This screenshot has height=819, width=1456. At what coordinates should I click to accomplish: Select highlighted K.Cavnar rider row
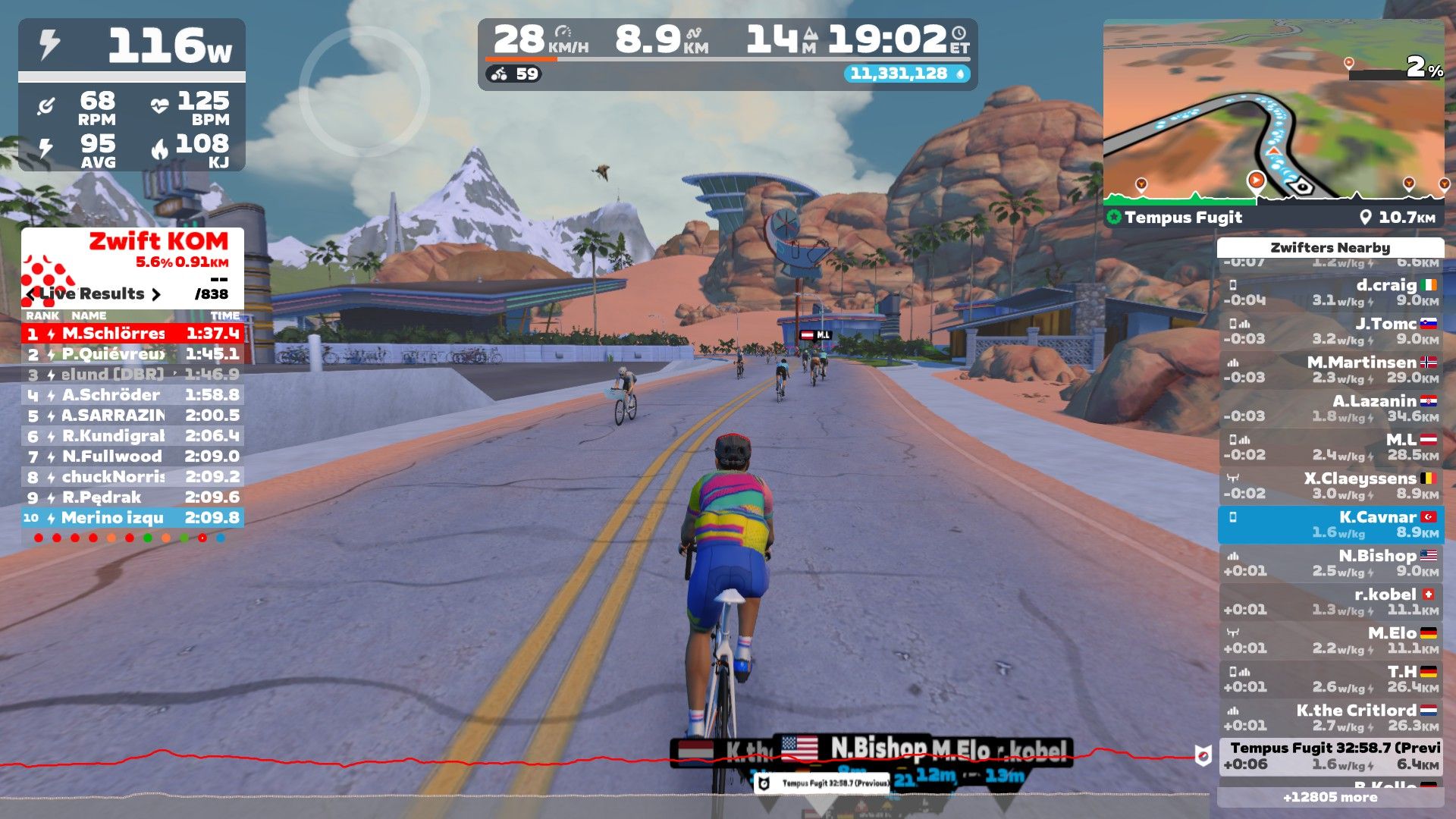click(1331, 525)
